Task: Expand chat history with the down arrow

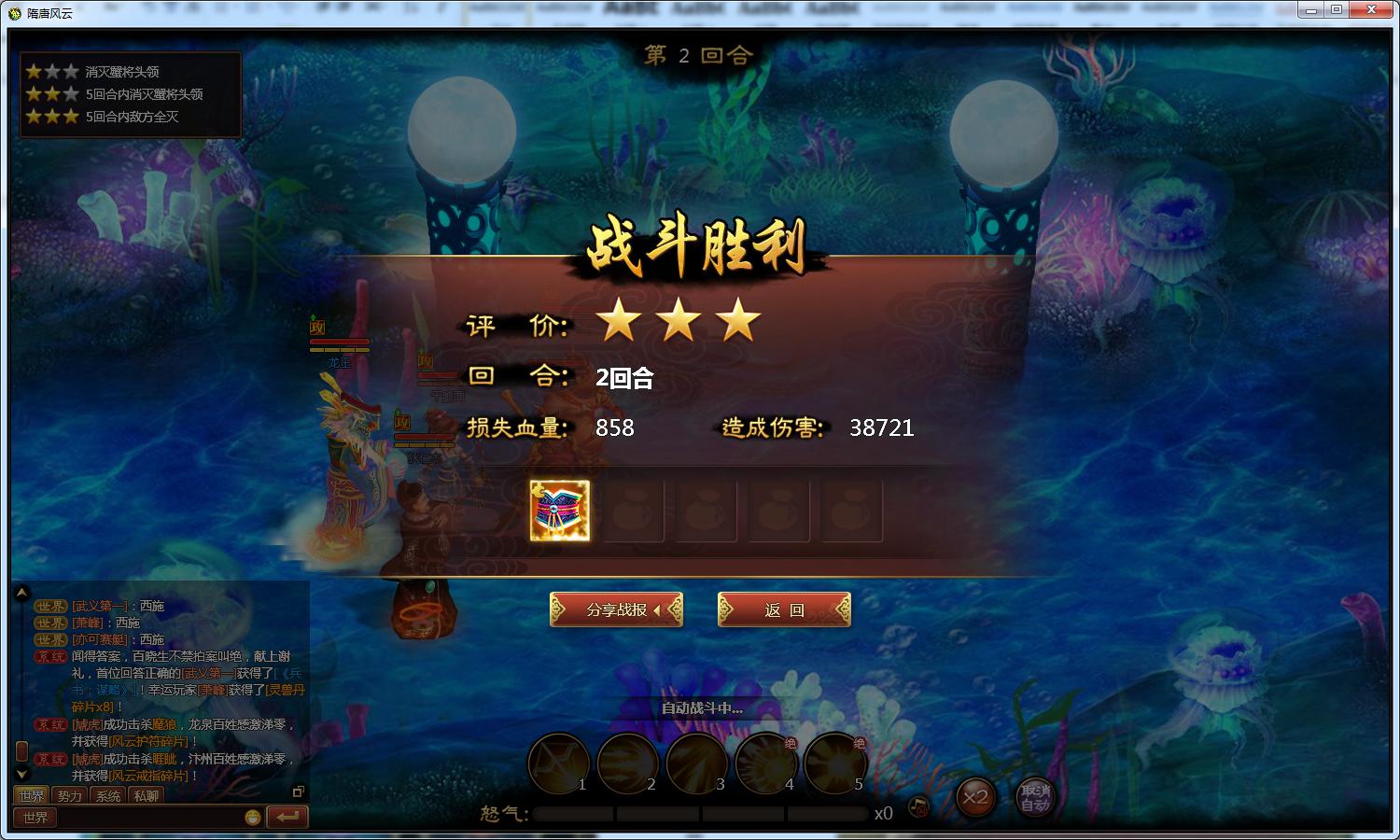Action: pyautogui.click(x=21, y=773)
